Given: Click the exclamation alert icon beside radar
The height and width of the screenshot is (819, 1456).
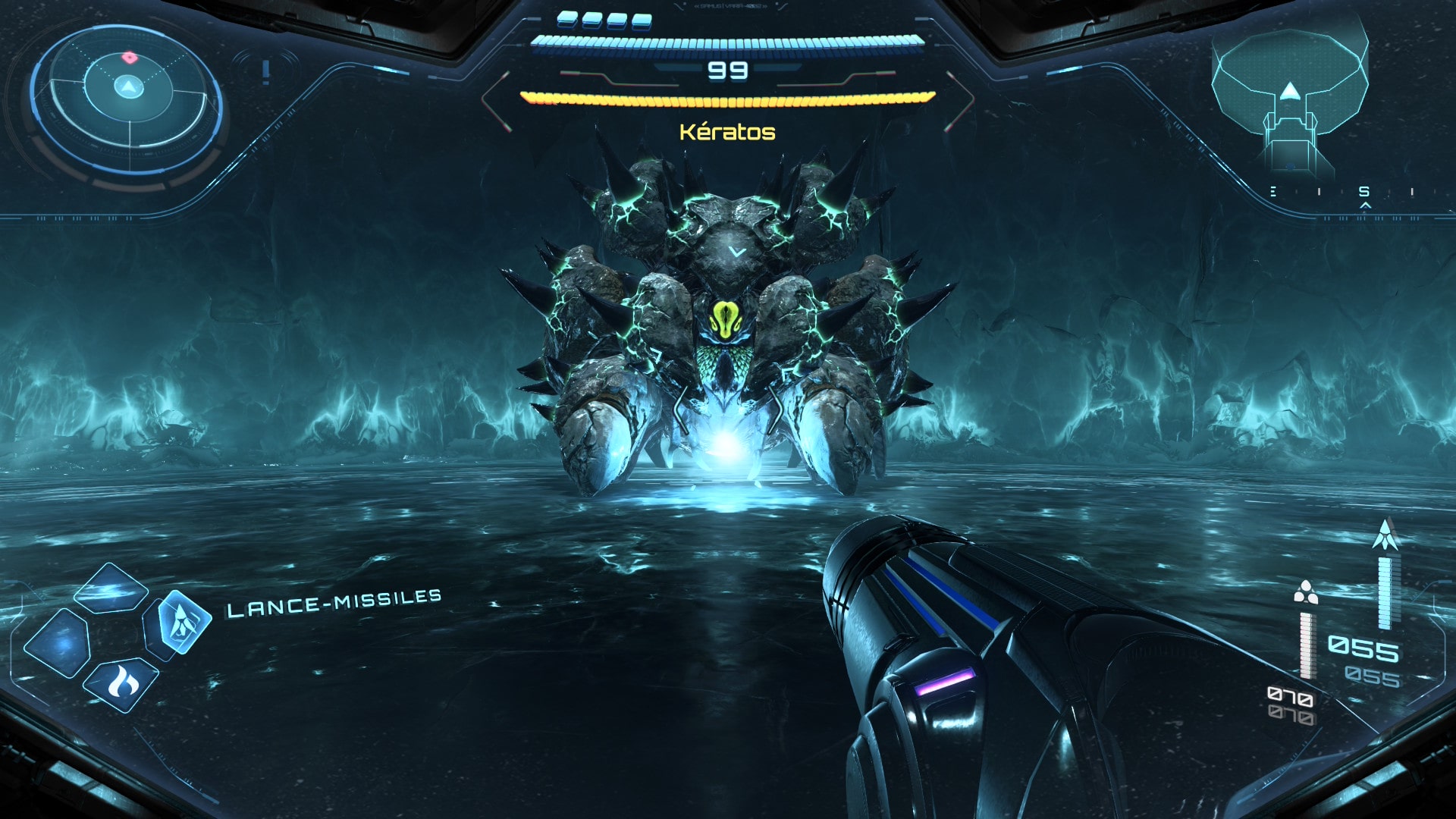Looking at the screenshot, I should click(265, 72).
